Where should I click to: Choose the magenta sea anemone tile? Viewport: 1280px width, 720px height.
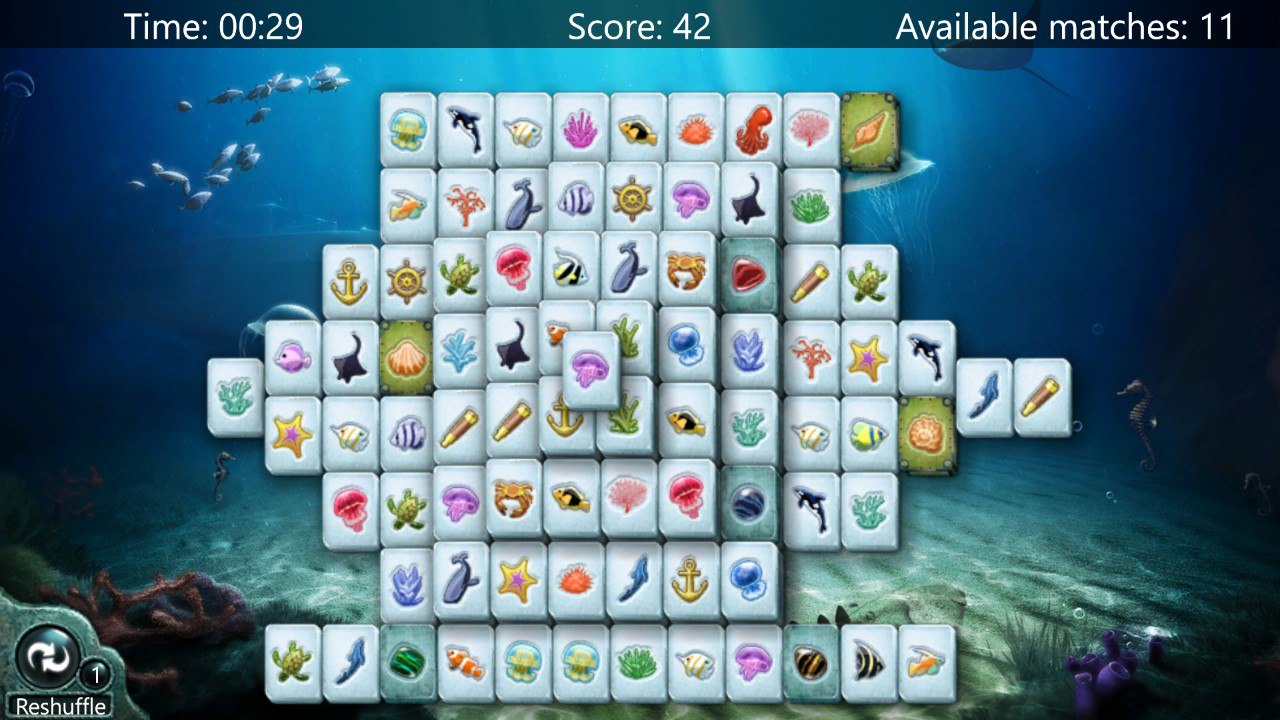[x=581, y=130]
